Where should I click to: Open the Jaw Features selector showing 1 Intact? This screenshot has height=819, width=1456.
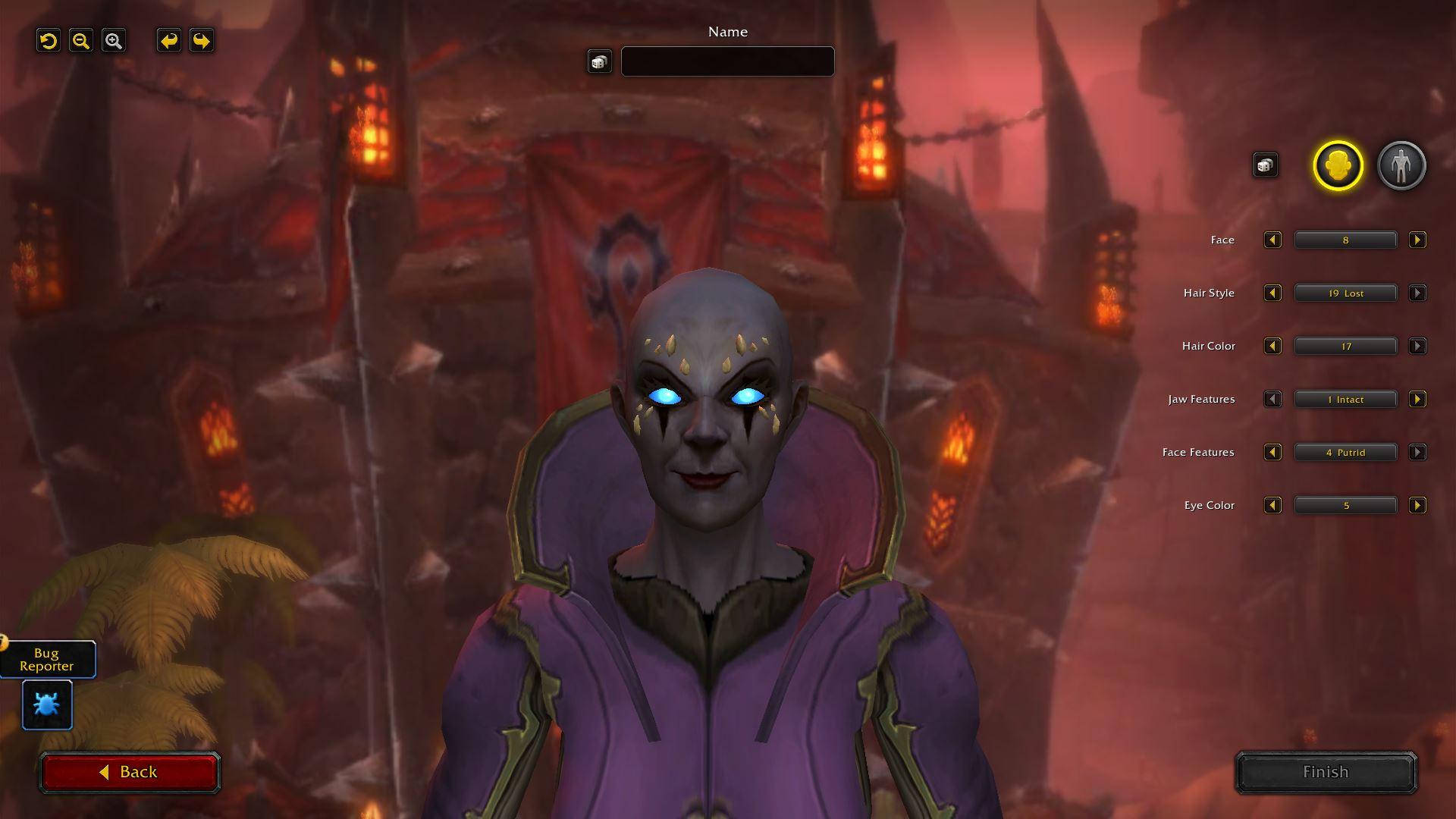(1345, 399)
